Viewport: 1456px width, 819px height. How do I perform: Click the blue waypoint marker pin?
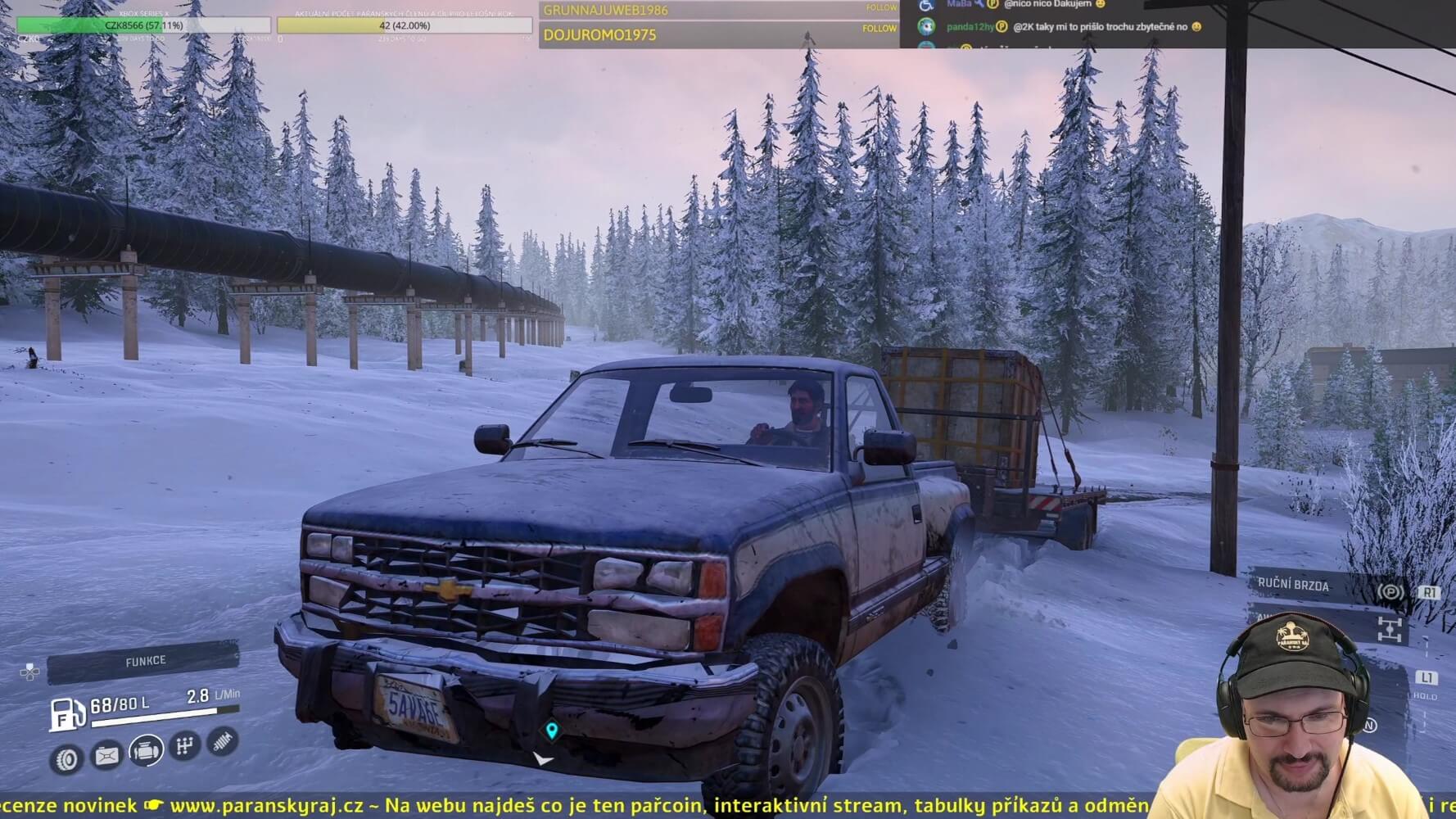pos(552,730)
